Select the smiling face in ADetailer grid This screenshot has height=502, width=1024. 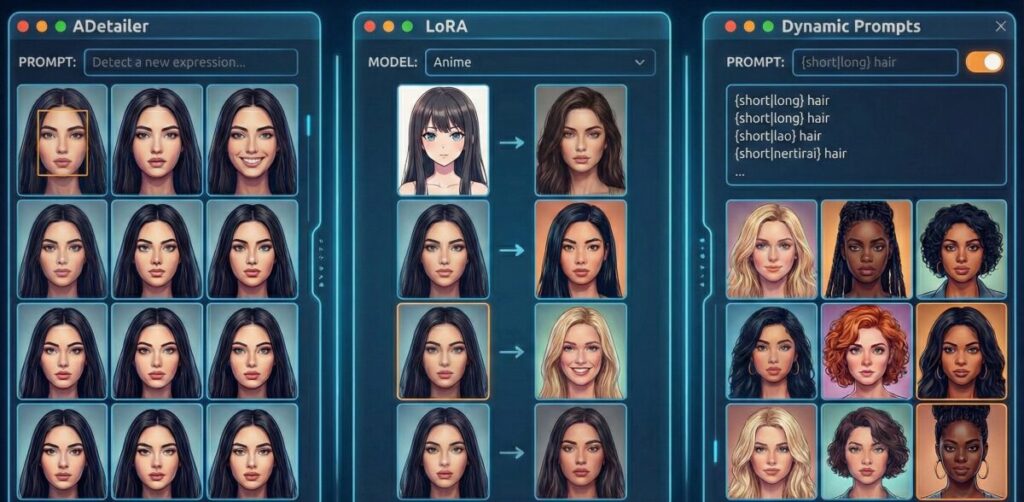pyautogui.click(x=252, y=140)
